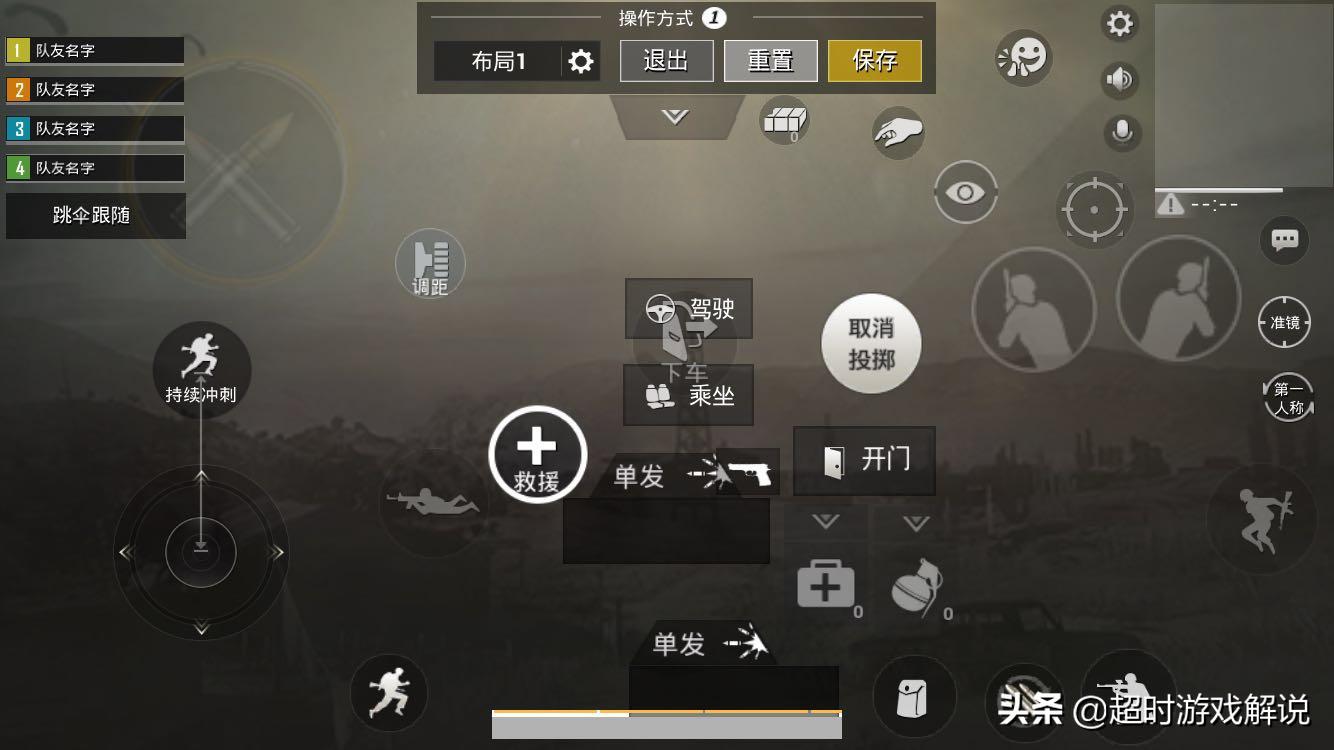Viewport: 1334px width, 750px height.
Task: Tap the med kit icon
Action: point(826,585)
